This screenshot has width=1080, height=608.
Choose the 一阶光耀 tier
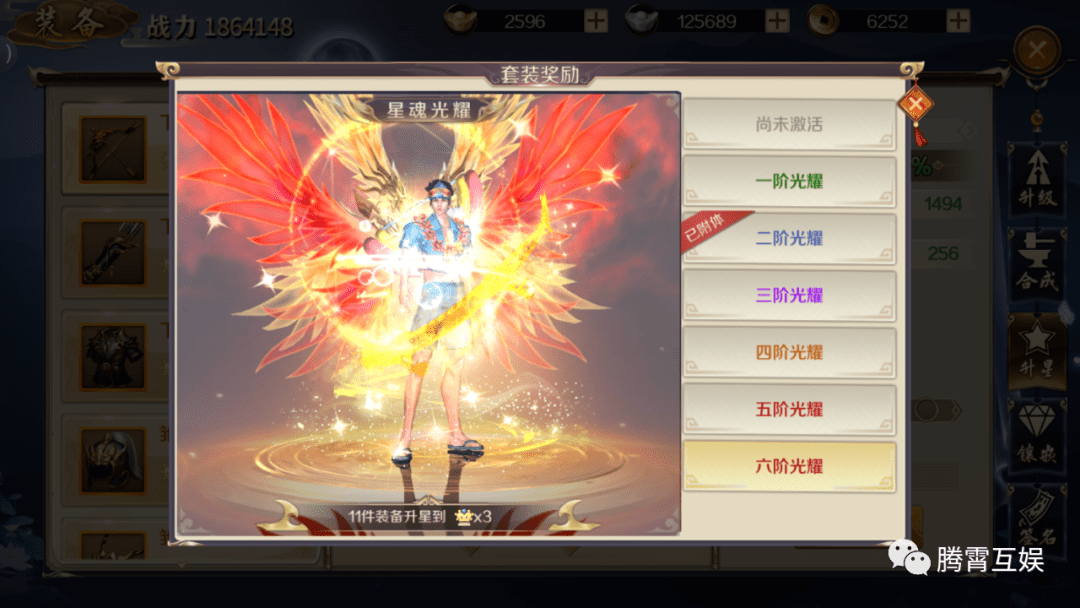789,182
